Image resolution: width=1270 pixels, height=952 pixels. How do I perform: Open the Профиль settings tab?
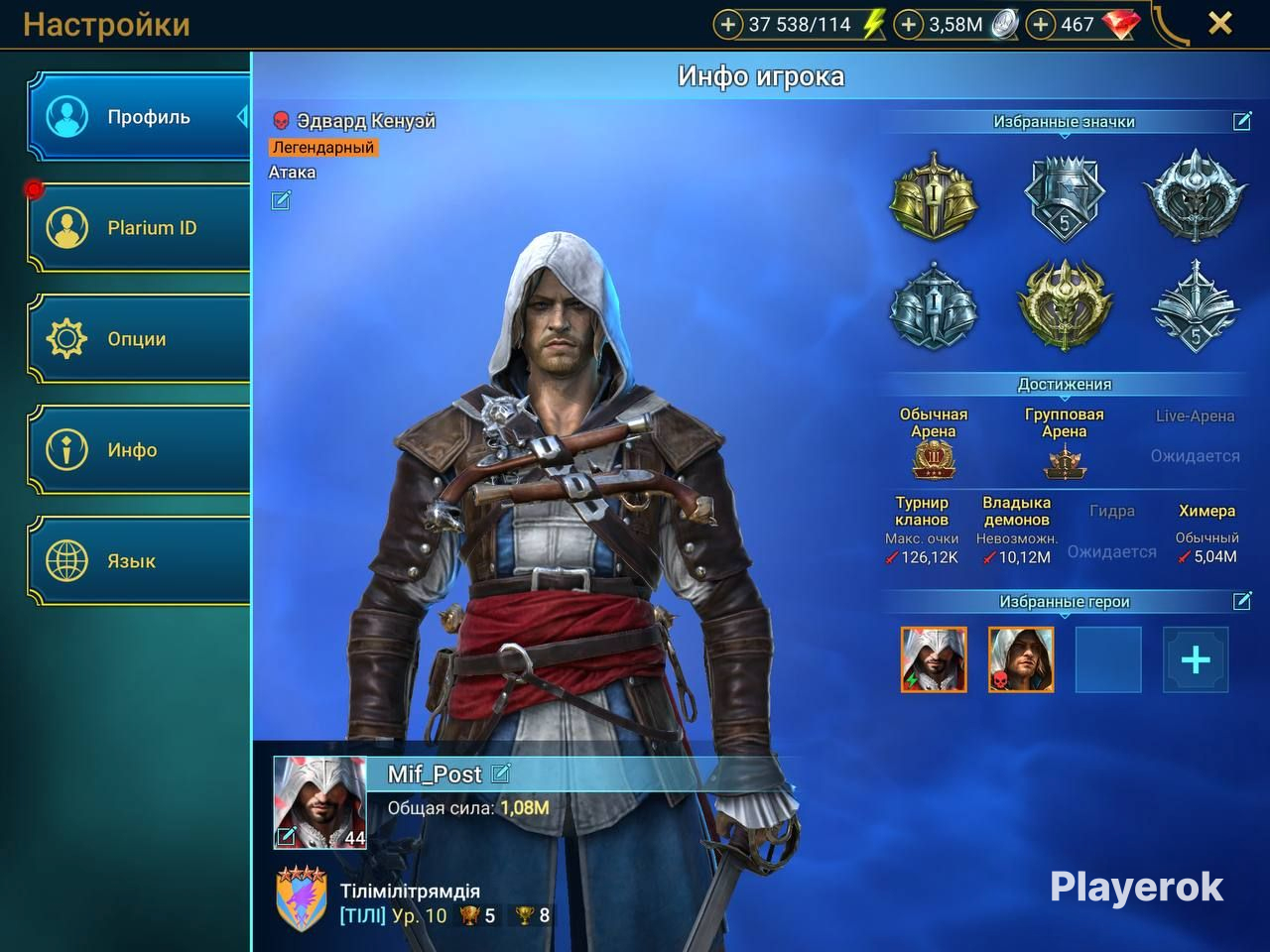pyautogui.click(x=139, y=117)
